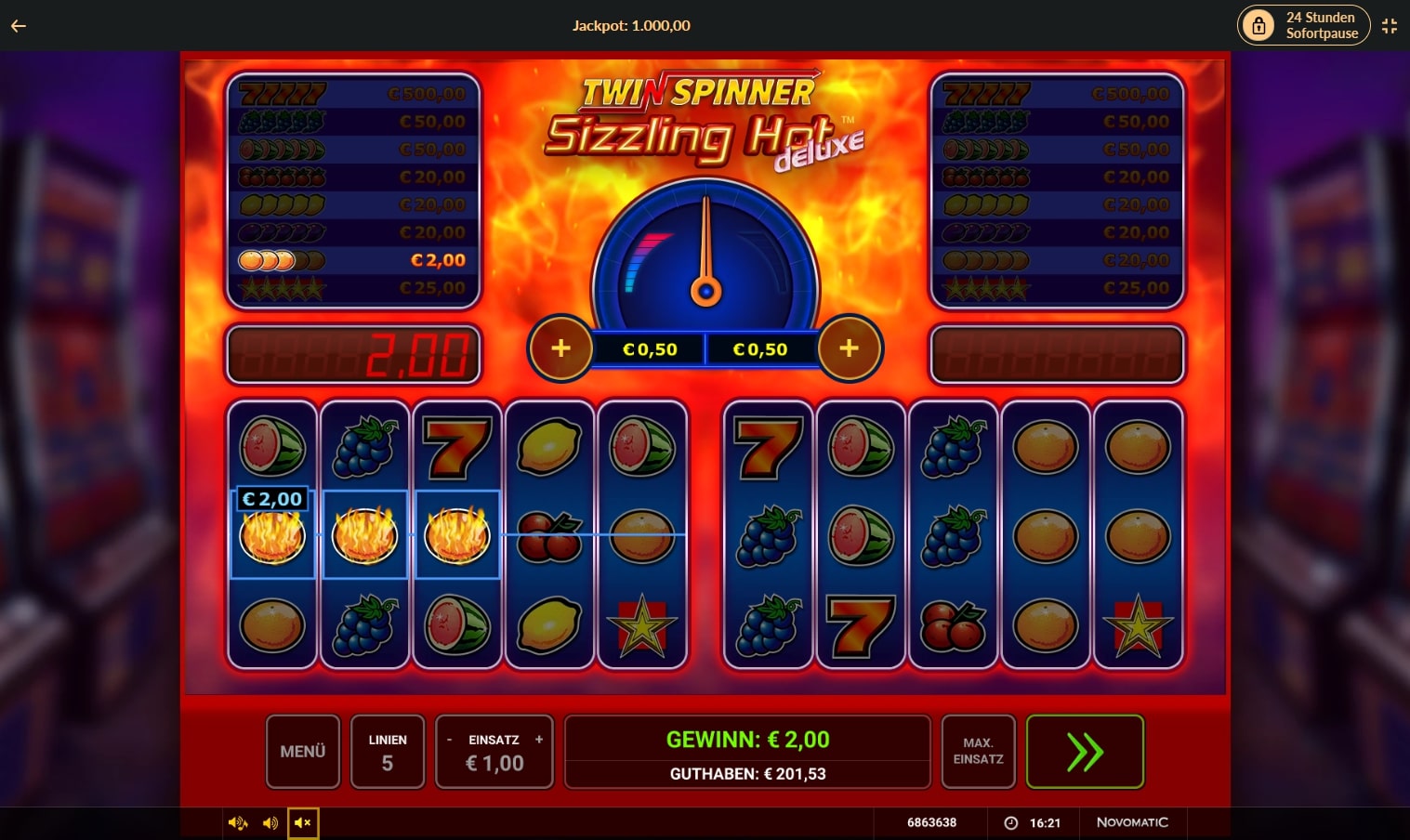Click the 24 Stunden Sofortpause button
This screenshot has width=1410, height=840.
point(1303,25)
